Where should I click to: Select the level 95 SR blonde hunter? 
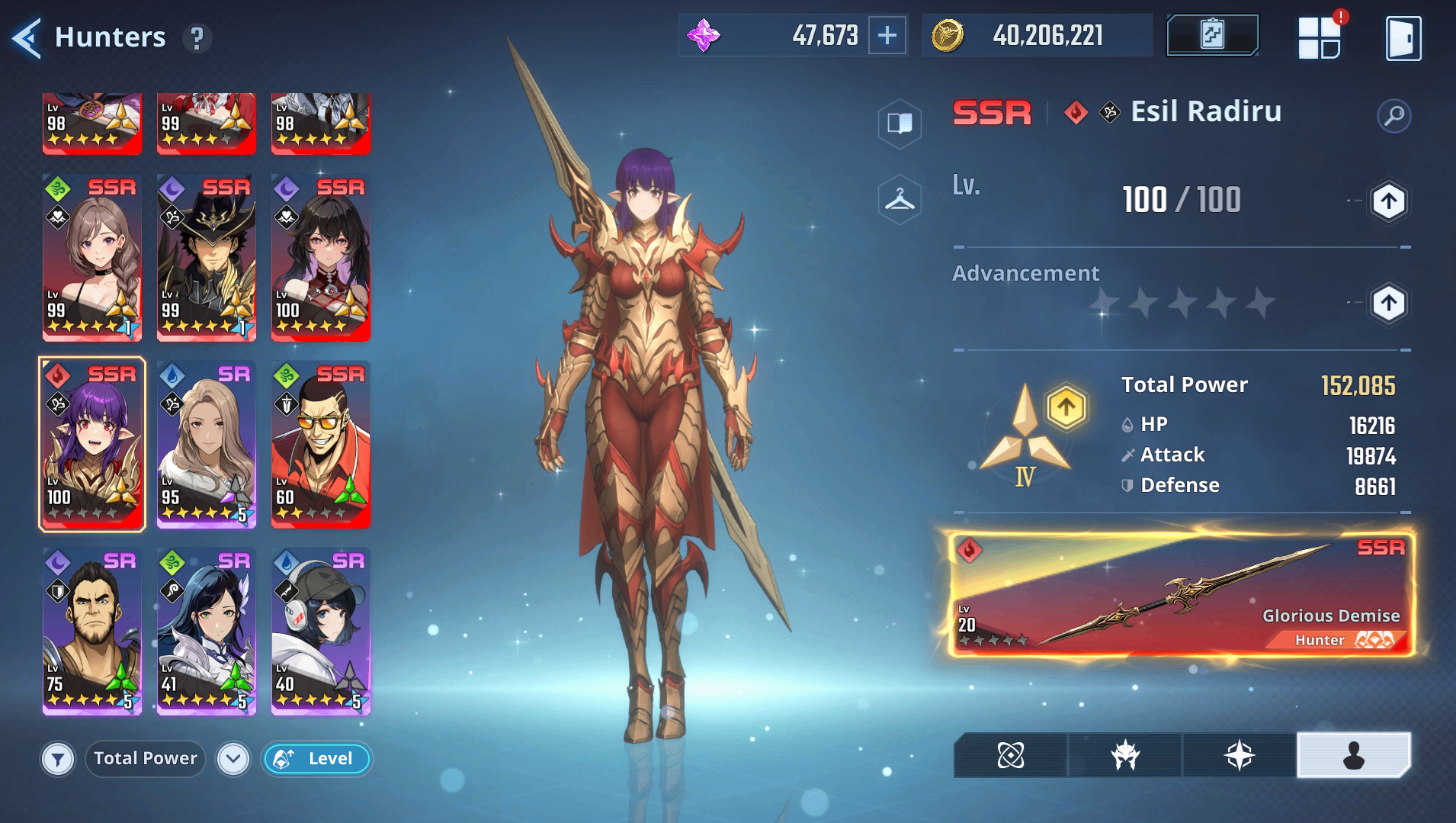coord(206,444)
